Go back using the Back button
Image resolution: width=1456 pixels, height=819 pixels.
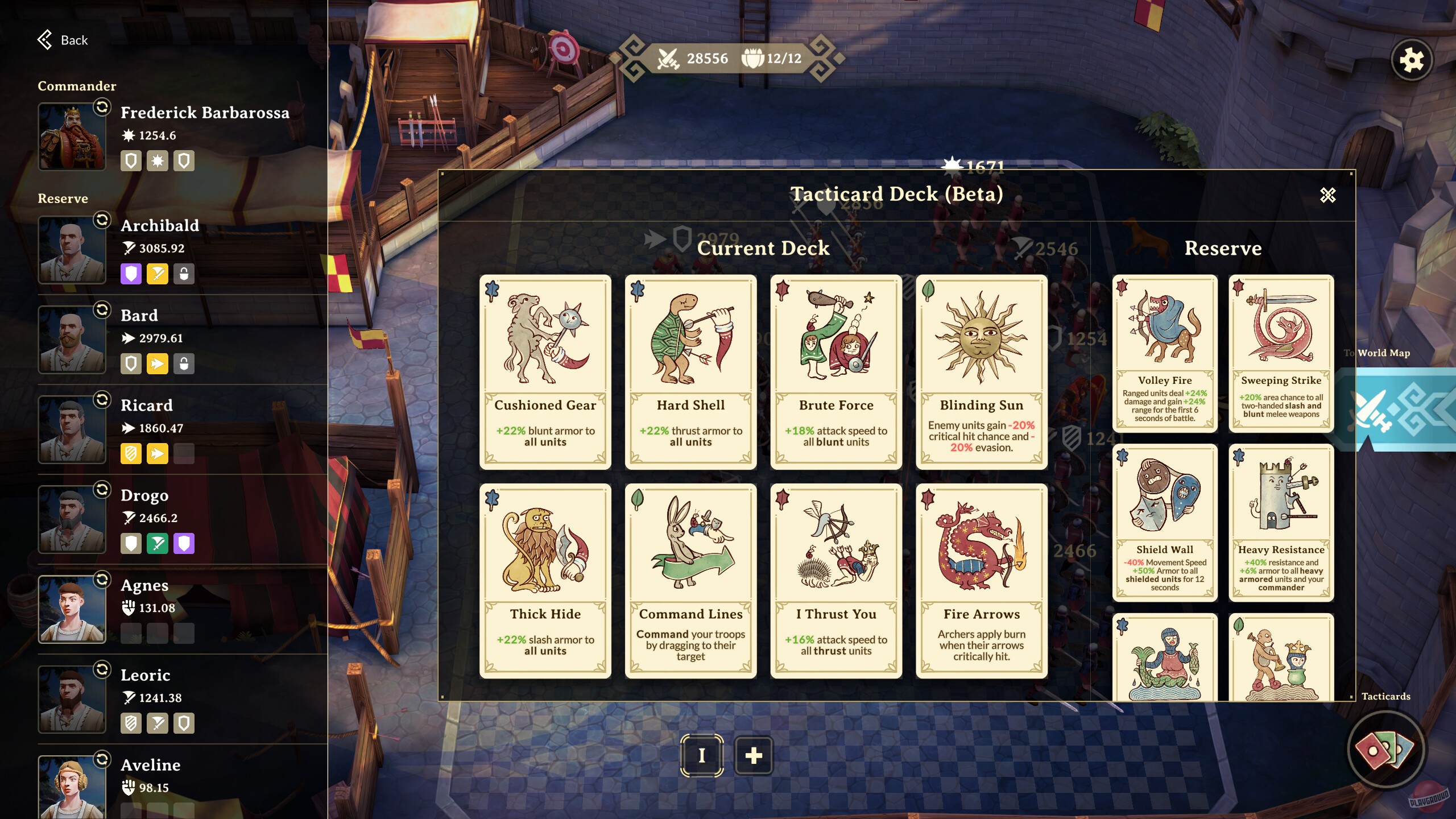[63, 40]
